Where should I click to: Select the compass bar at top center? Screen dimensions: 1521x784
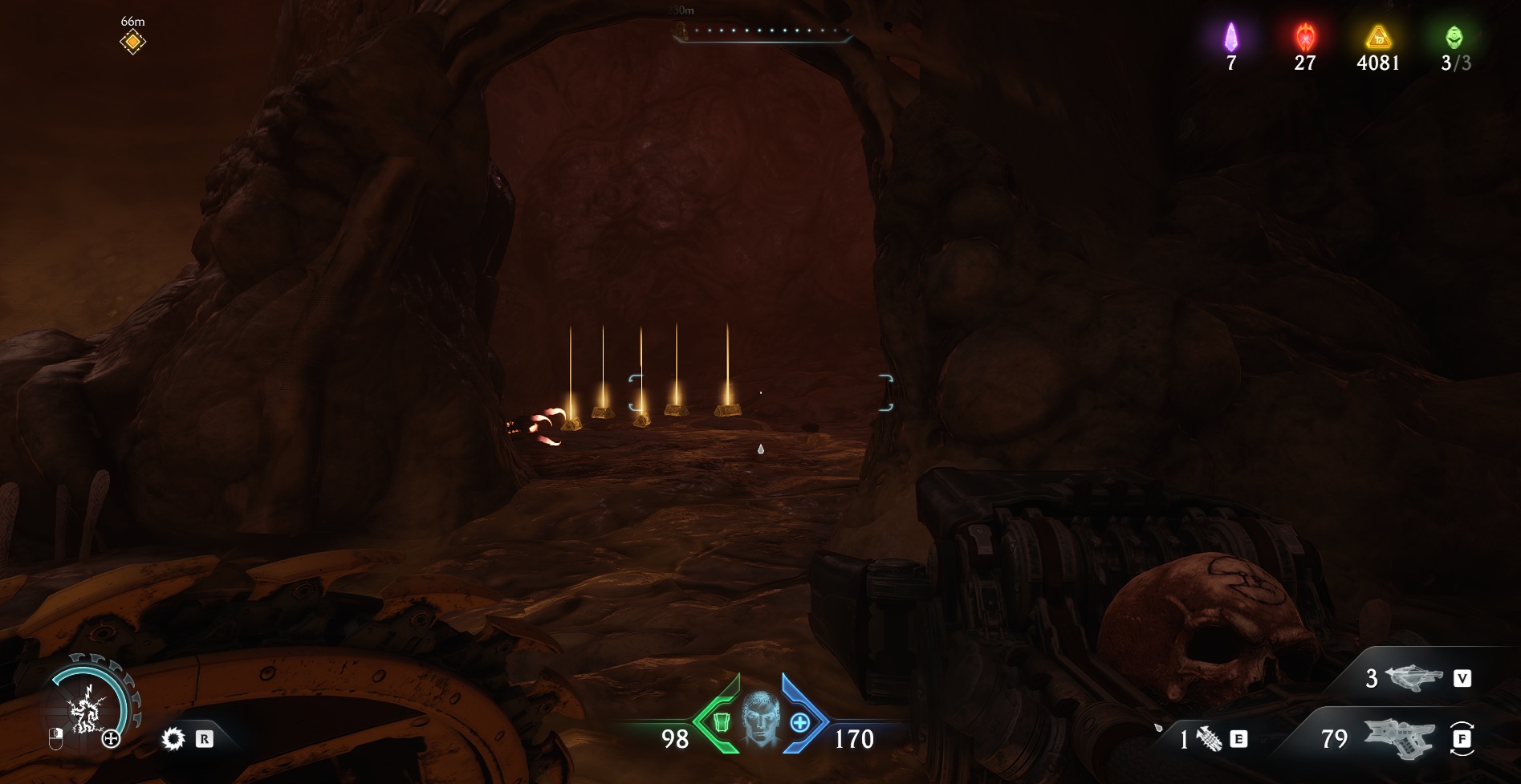[x=762, y=32]
